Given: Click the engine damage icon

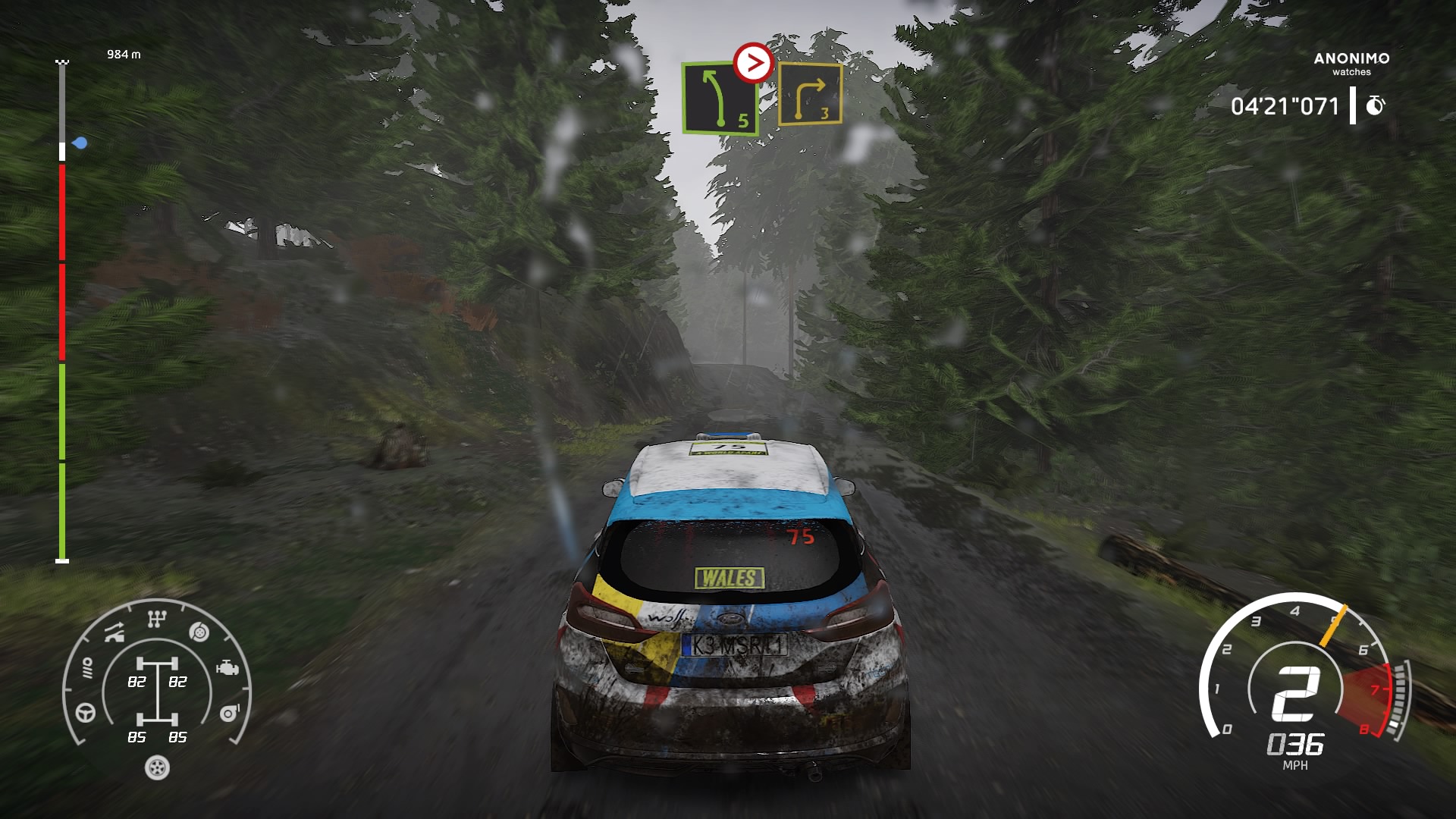Looking at the screenshot, I should coord(227,668).
